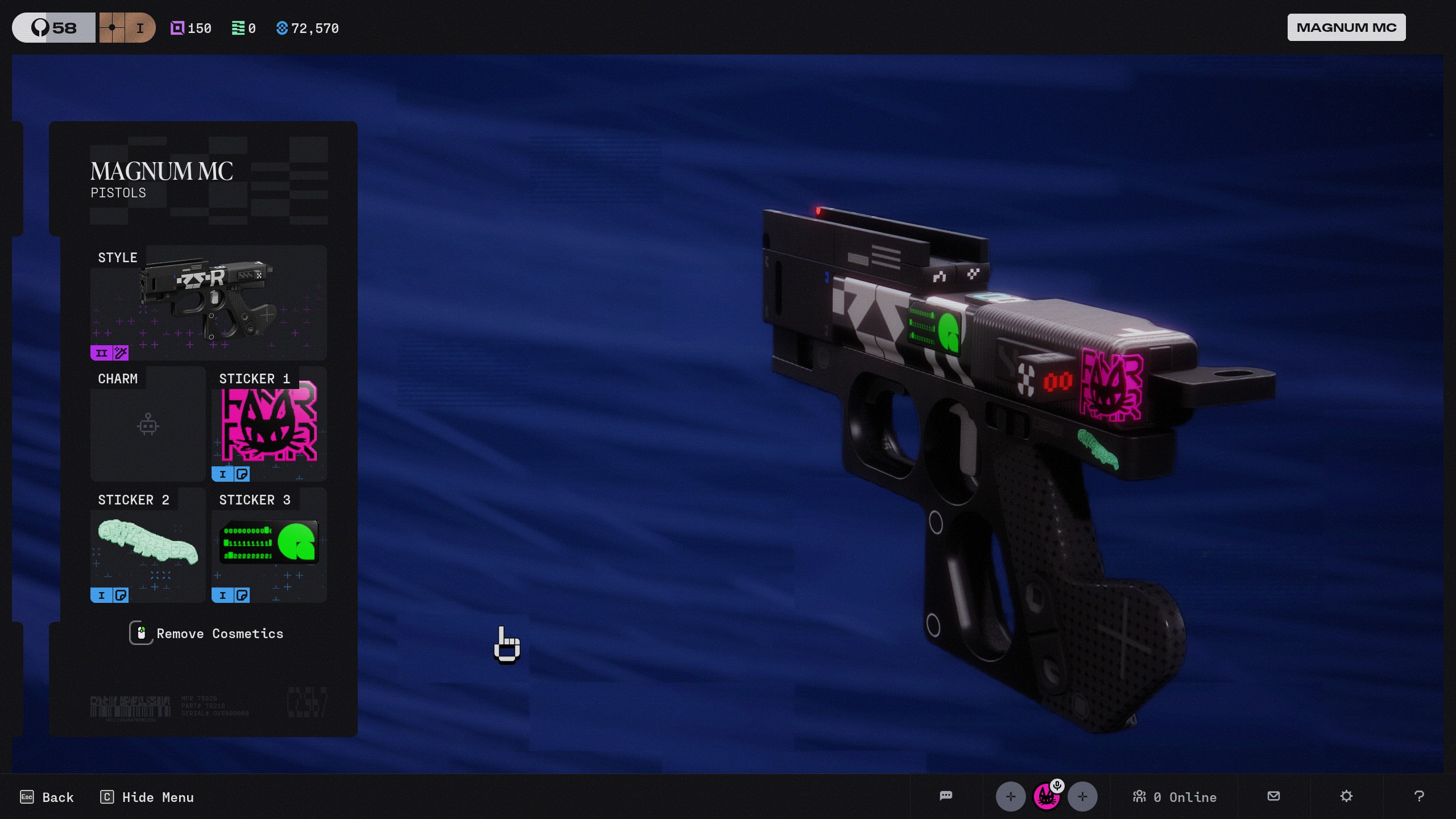
Task: Click Remove Cosmetics
Action: (207, 634)
